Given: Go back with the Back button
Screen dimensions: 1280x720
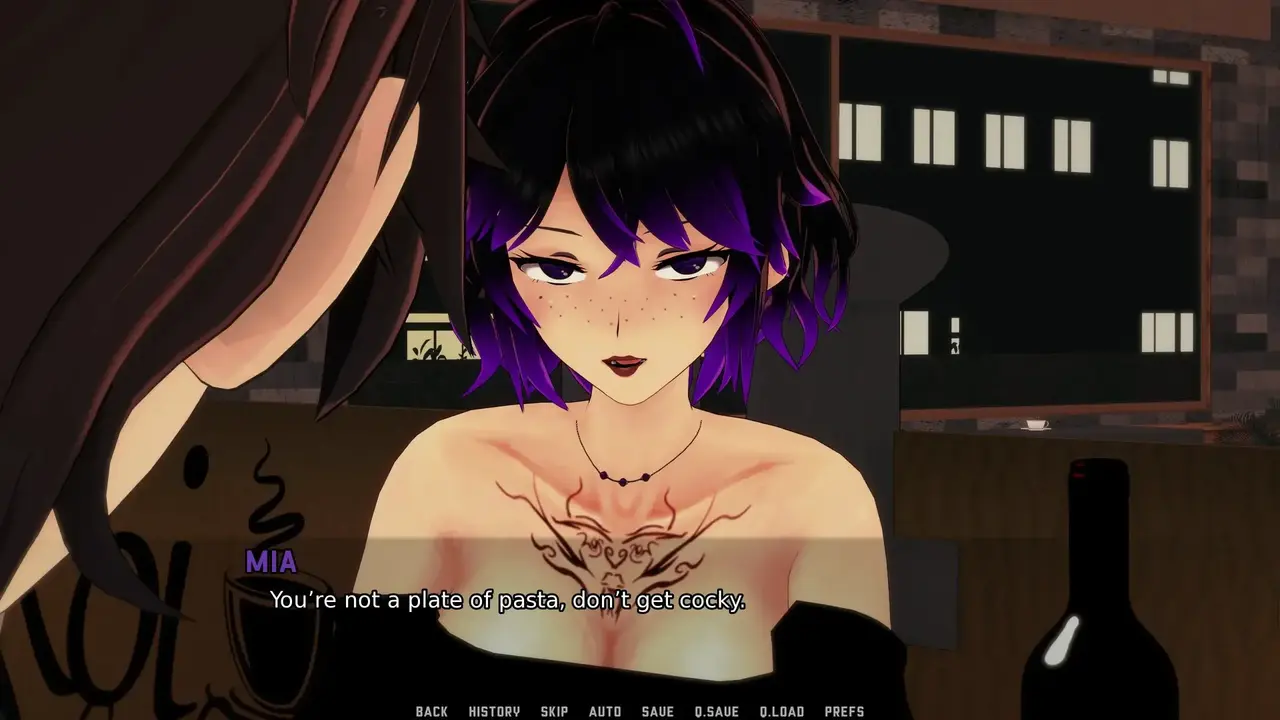Looking at the screenshot, I should tap(431, 711).
